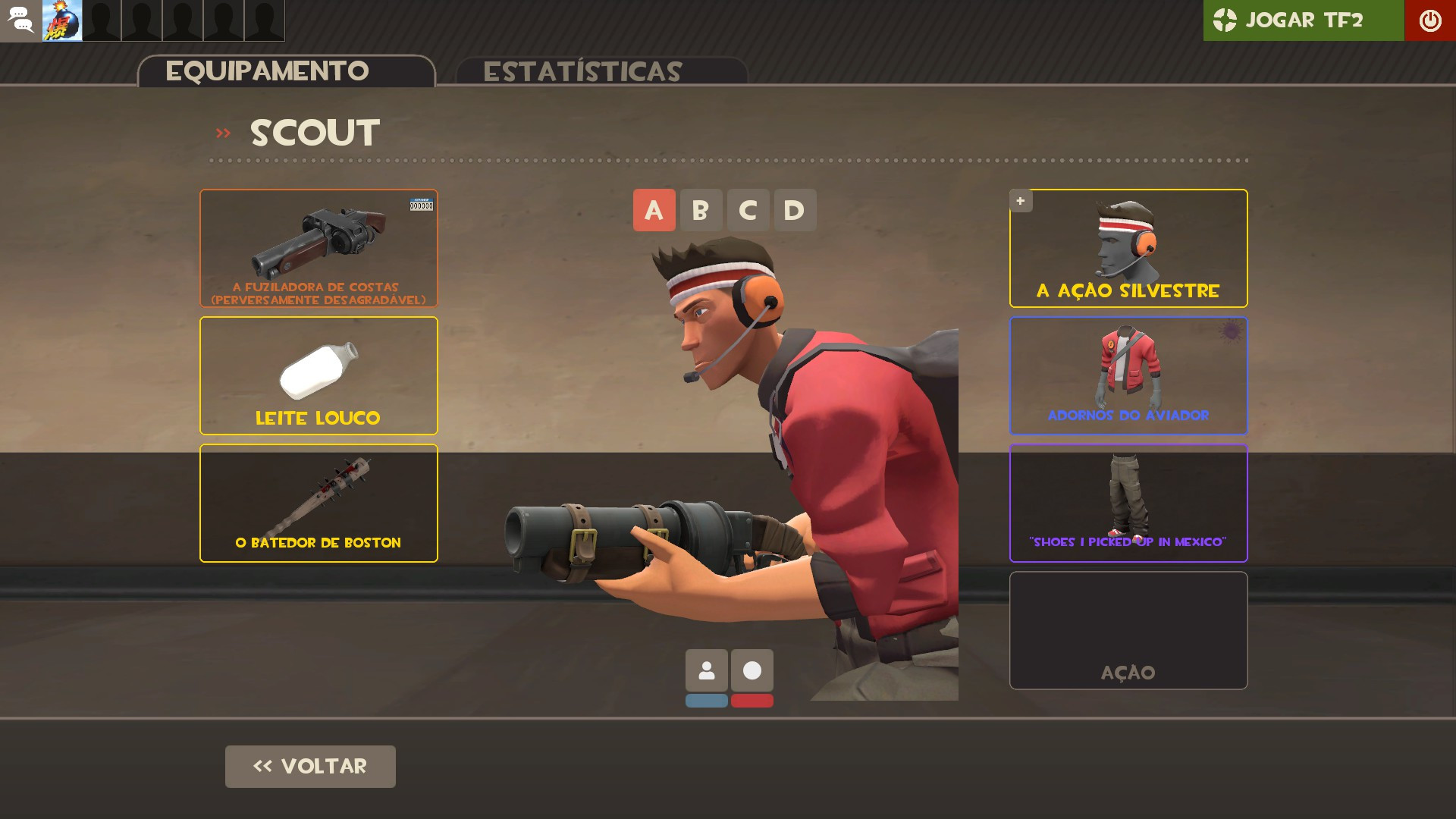Image resolution: width=1456 pixels, height=819 pixels.
Task: Select O Batedor de Boston melee weapon
Action: tap(318, 503)
